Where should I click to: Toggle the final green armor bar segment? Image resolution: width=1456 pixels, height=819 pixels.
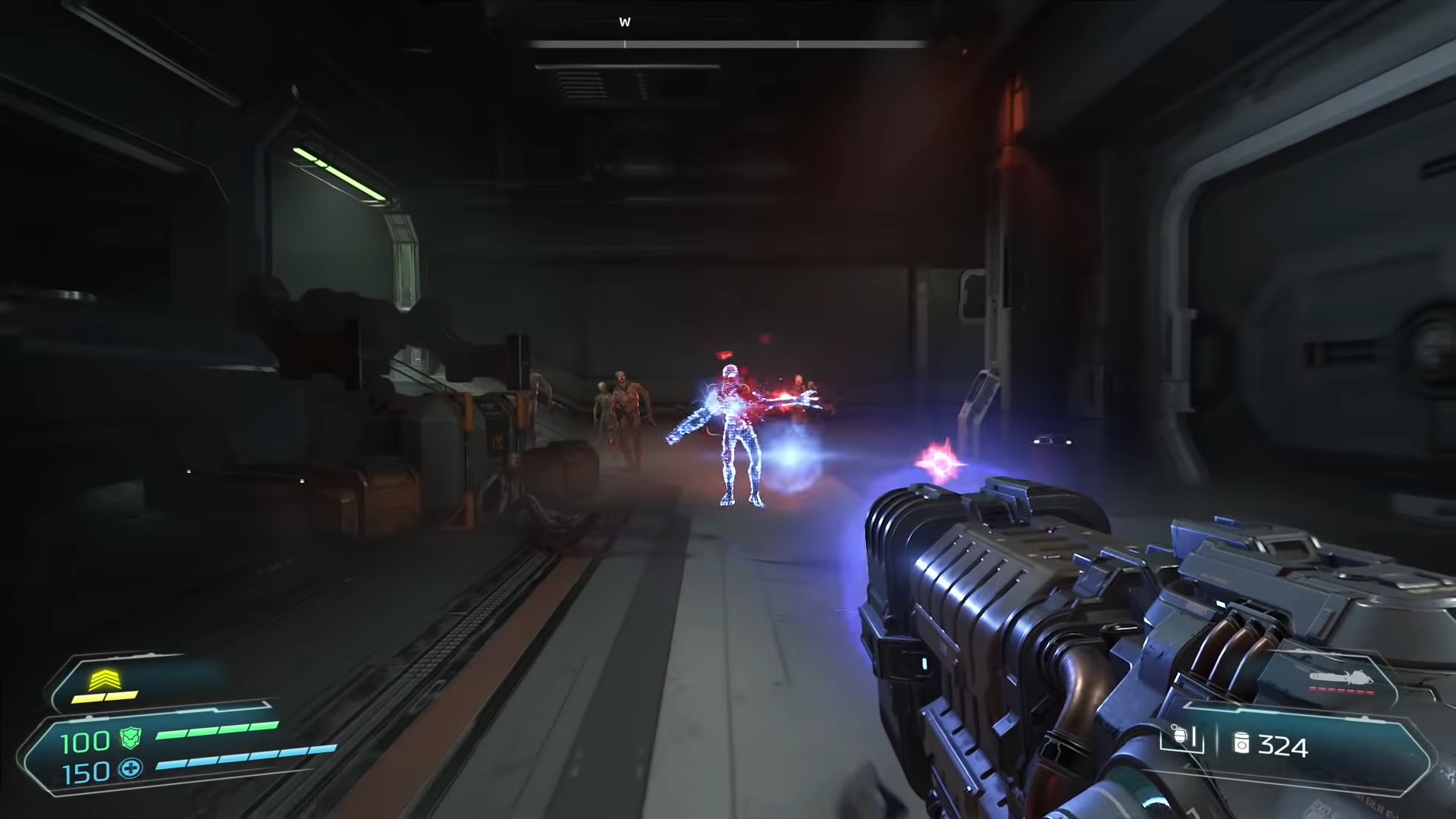click(x=263, y=725)
